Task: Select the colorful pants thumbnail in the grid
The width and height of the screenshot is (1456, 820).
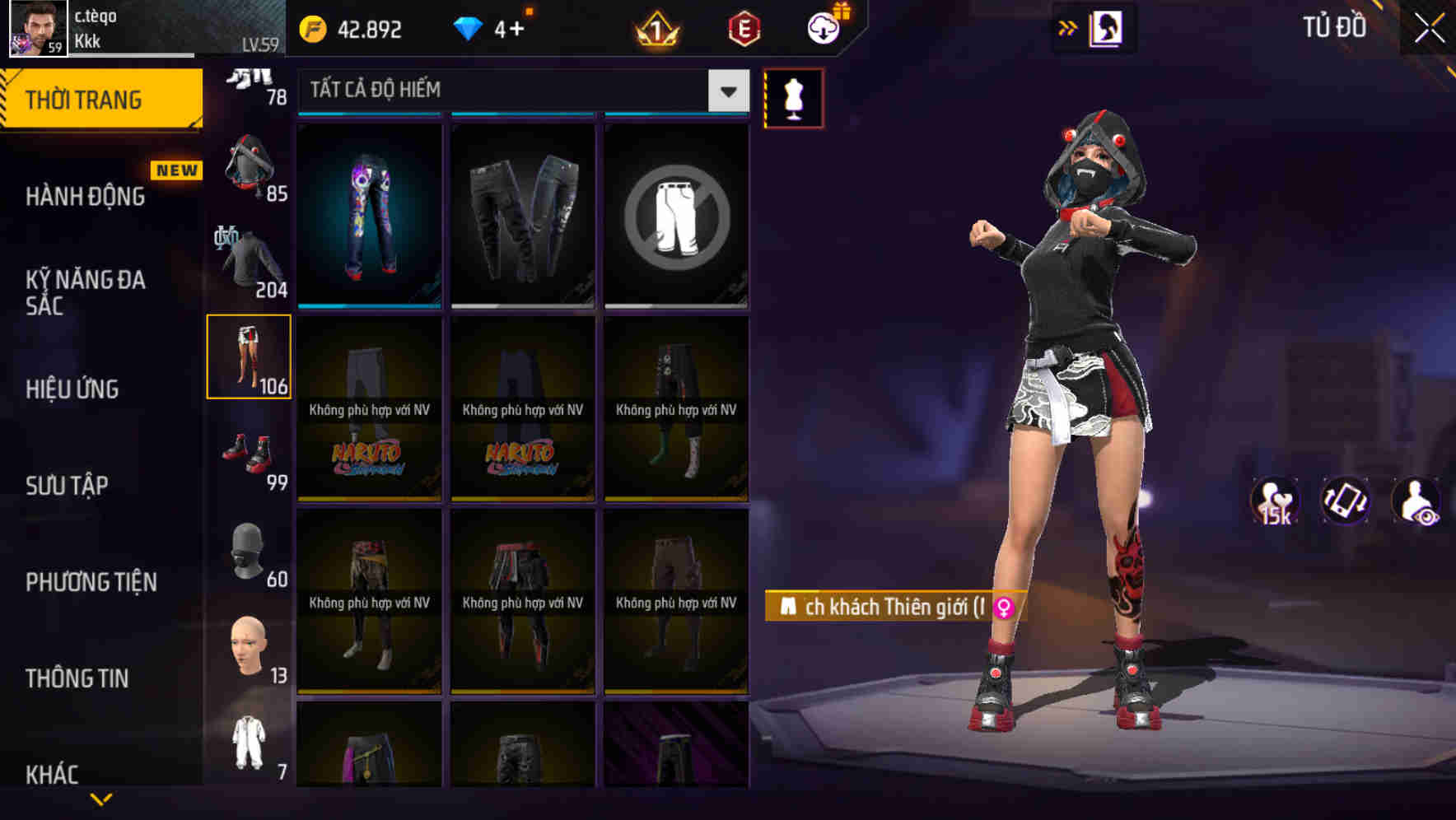Action: [367, 212]
